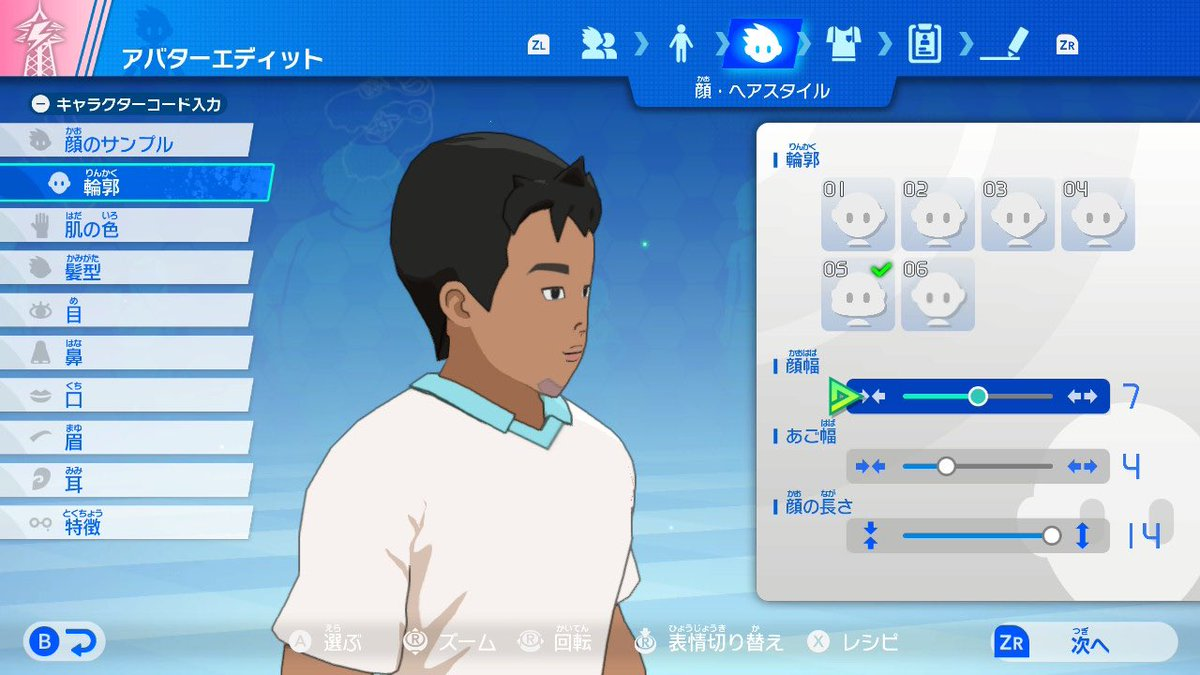Adjust the 顔幅 face width slider
The height and width of the screenshot is (675, 1200).
click(x=978, y=396)
